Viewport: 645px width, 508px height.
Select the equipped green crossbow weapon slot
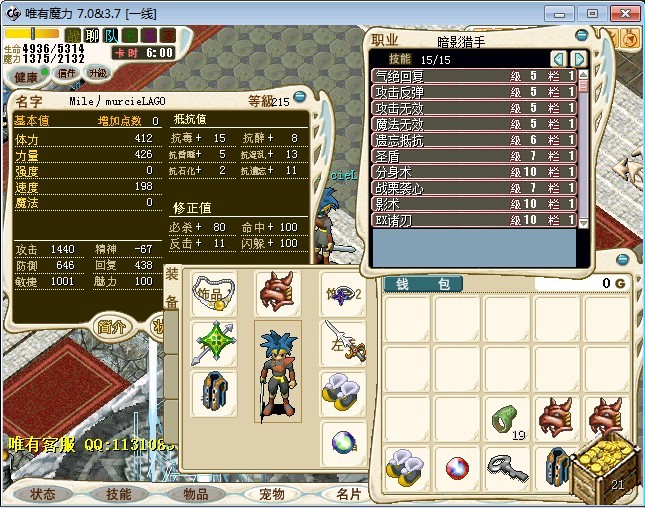click(x=213, y=343)
